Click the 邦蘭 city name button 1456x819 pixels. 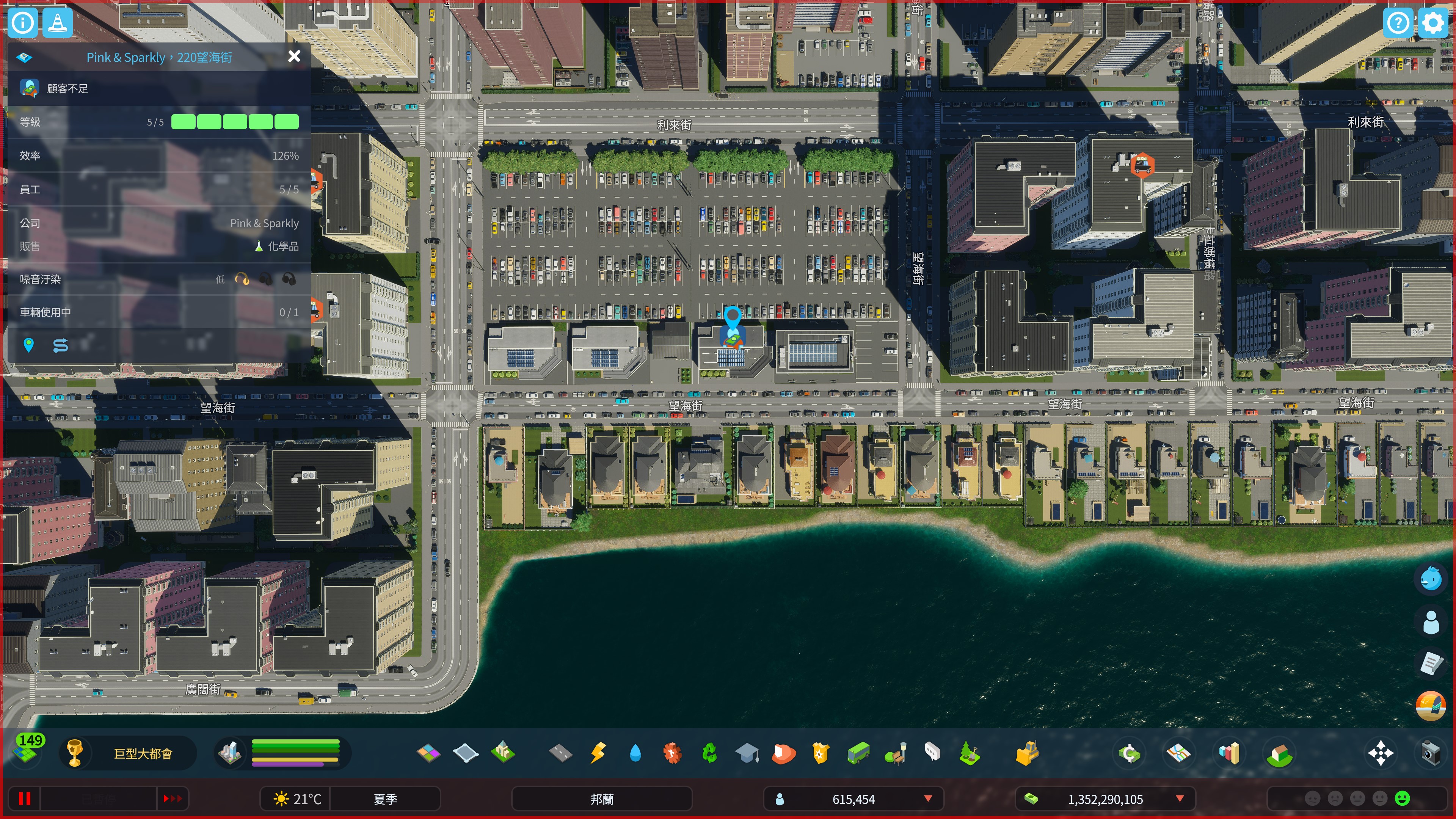pyautogui.click(x=601, y=799)
